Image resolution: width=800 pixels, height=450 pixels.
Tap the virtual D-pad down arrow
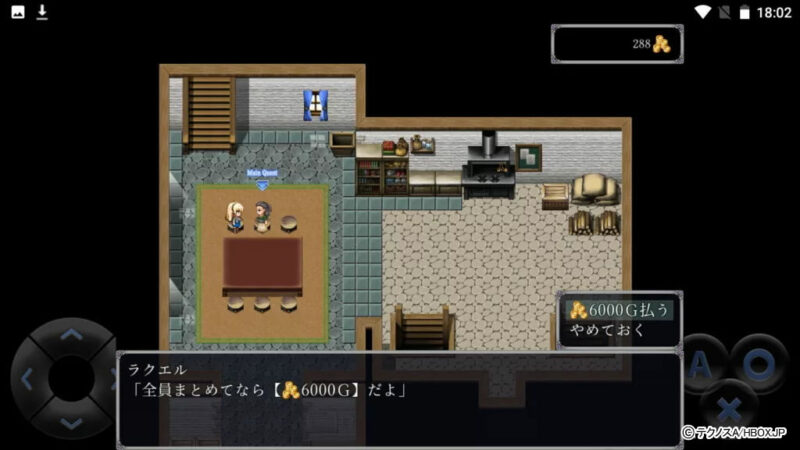(71, 423)
